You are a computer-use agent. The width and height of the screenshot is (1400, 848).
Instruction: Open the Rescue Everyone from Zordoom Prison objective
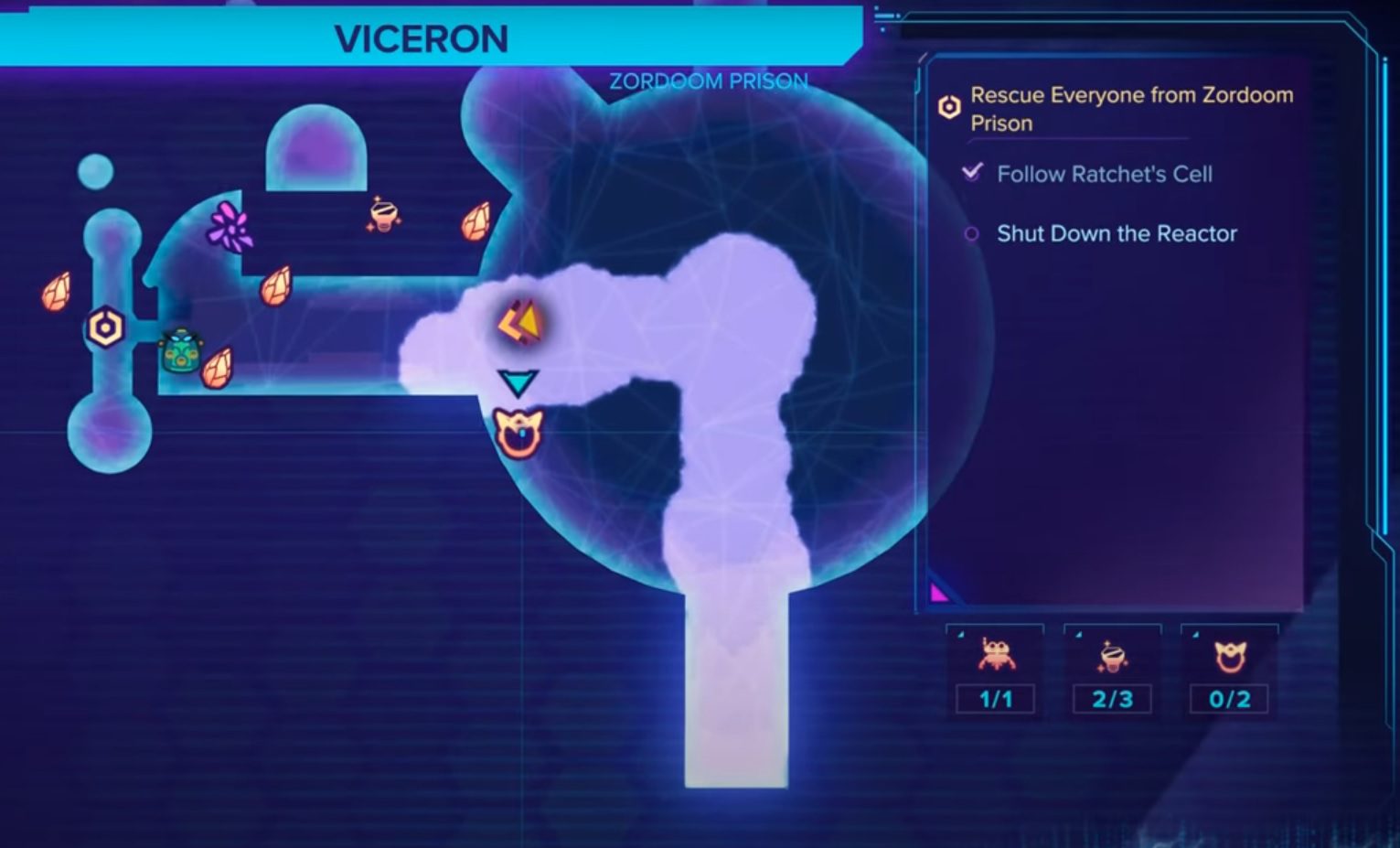(x=1131, y=108)
